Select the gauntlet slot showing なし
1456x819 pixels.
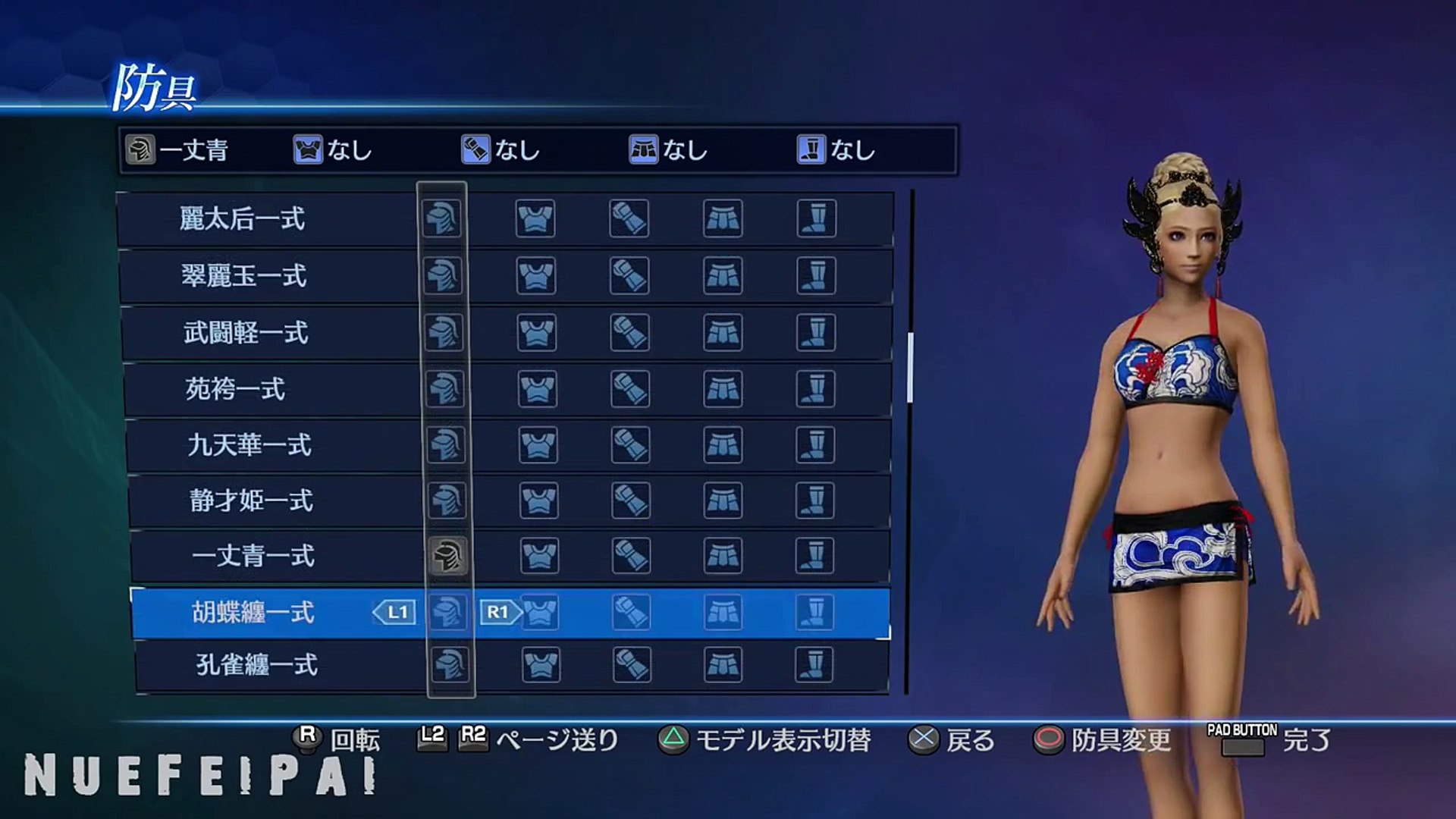[x=501, y=150]
